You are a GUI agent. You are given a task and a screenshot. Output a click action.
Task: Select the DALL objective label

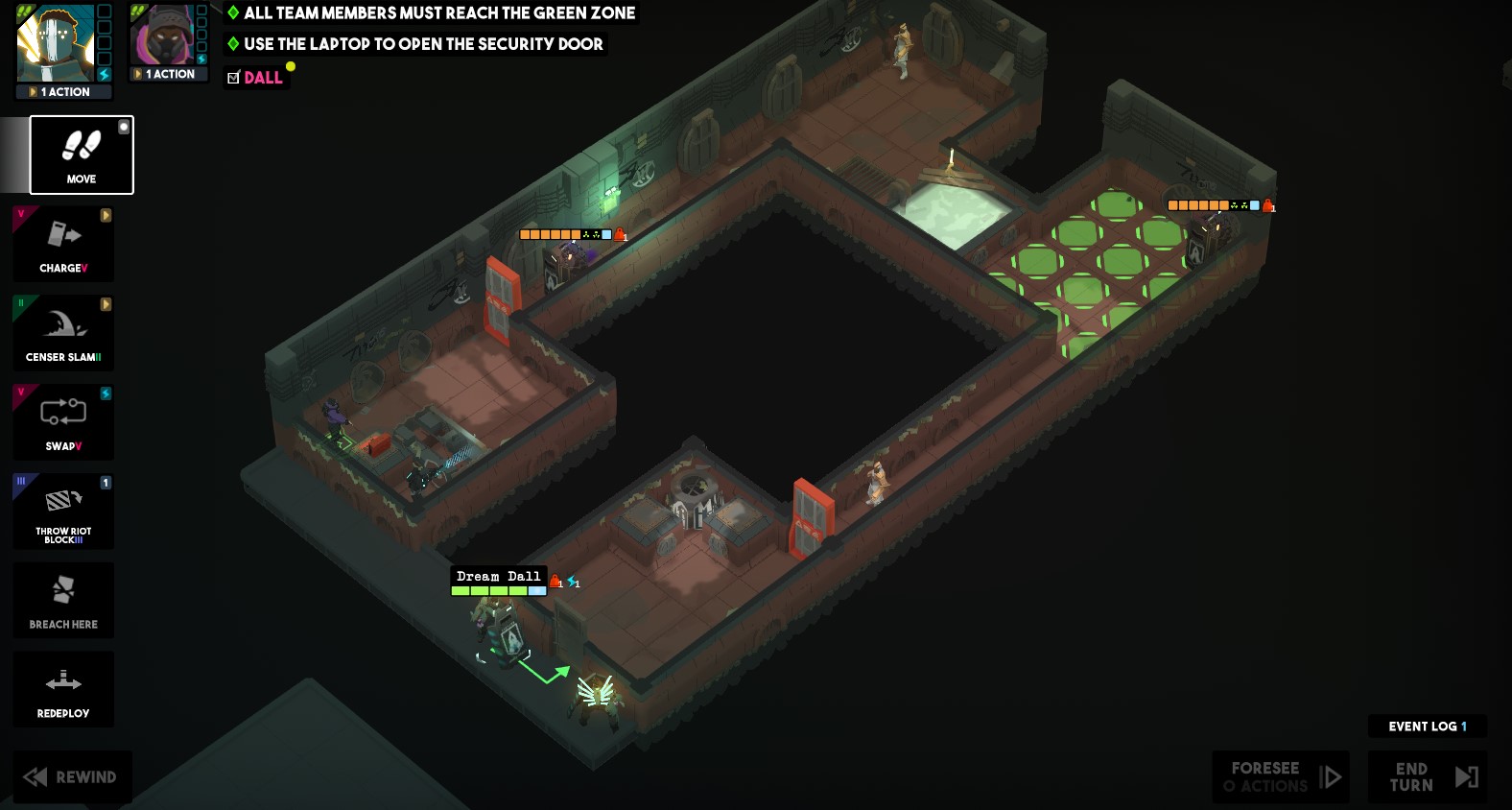click(262, 78)
